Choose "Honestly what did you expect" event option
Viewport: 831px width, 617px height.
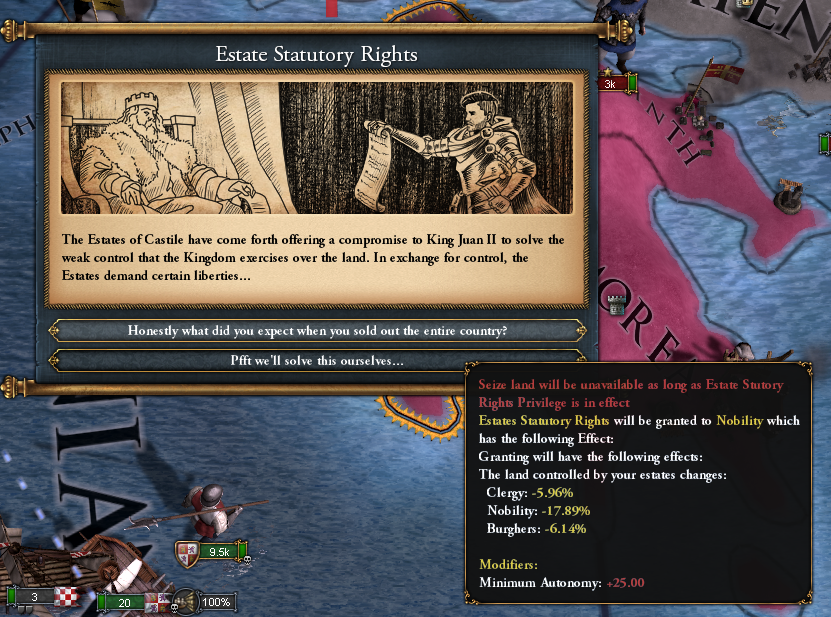[316, 331]
